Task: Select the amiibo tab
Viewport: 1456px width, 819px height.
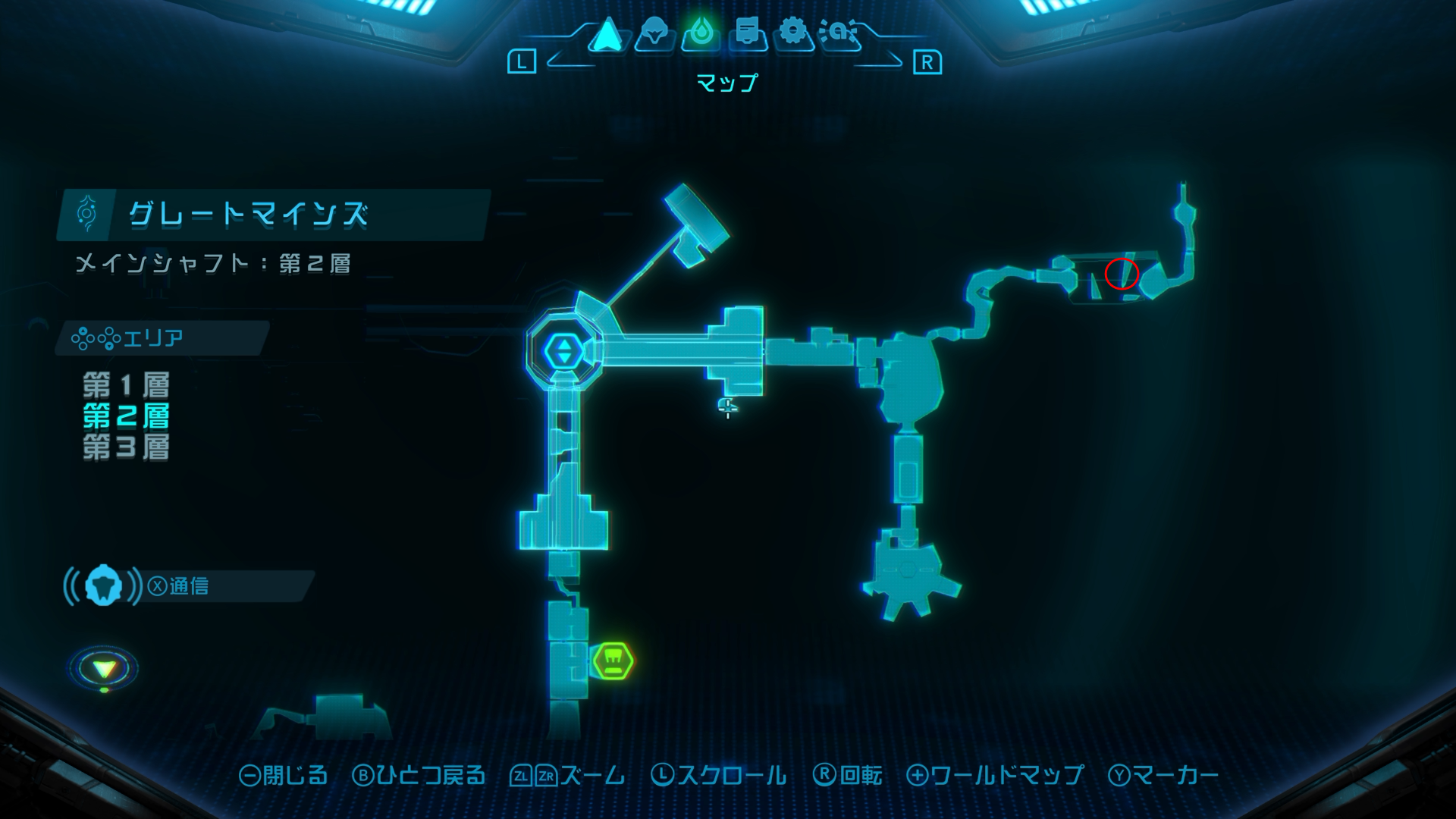Action: 839,34
